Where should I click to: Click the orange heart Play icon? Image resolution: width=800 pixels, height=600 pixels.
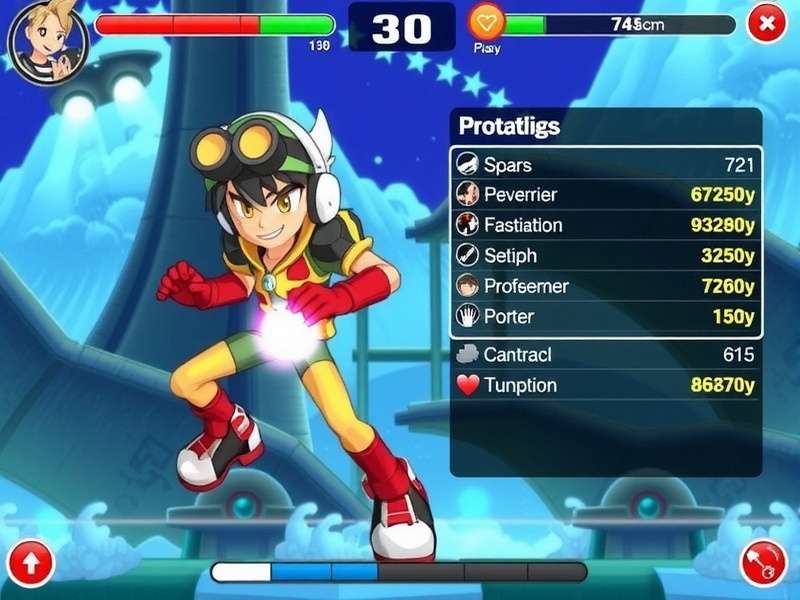point(488,23)
